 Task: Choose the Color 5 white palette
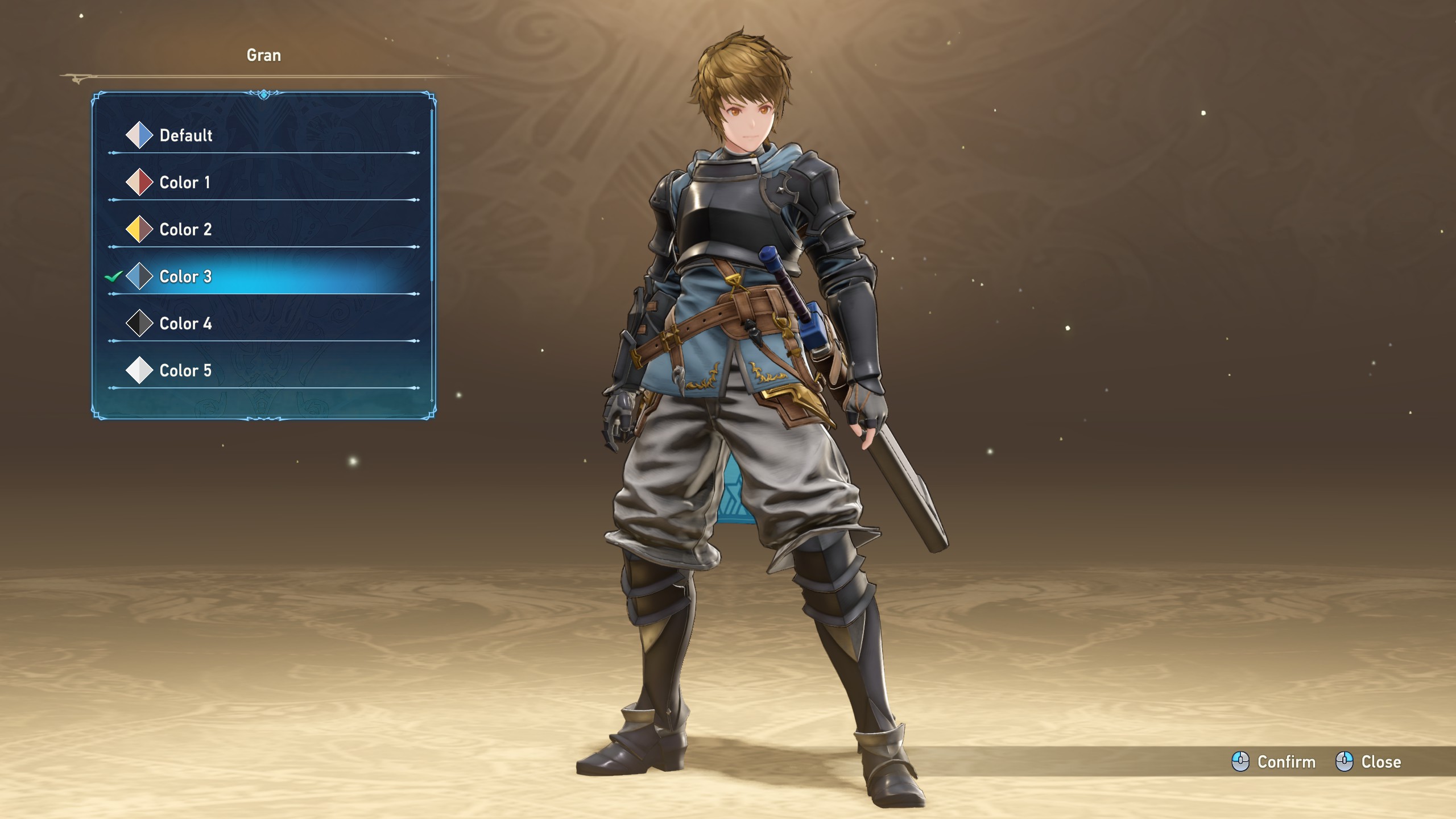[185, 371]
